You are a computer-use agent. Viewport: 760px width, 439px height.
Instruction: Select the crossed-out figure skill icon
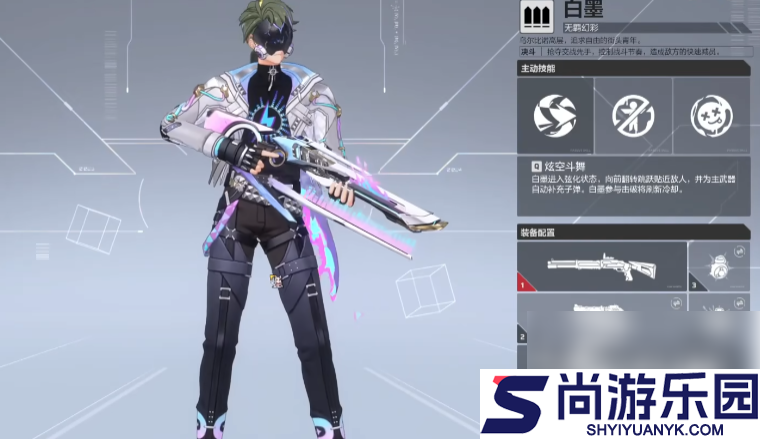[633, 116]
